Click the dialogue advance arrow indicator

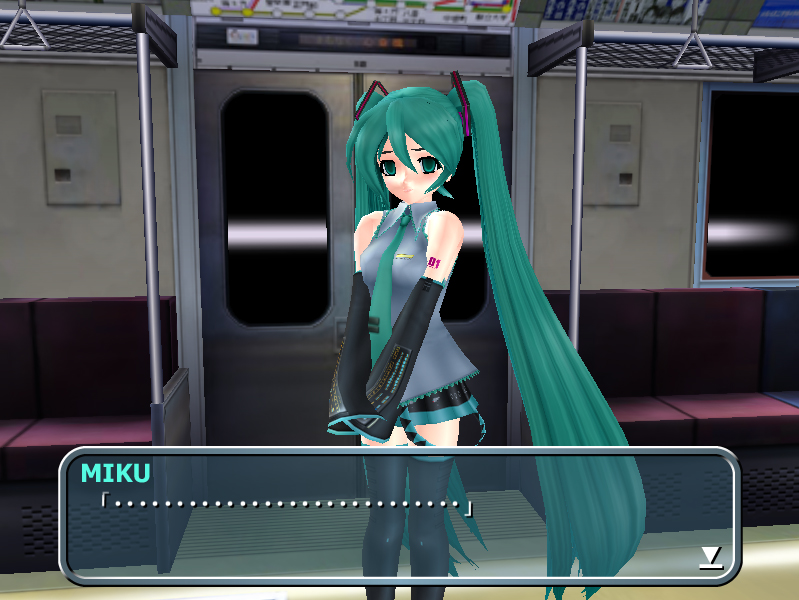tap(710, 557)
